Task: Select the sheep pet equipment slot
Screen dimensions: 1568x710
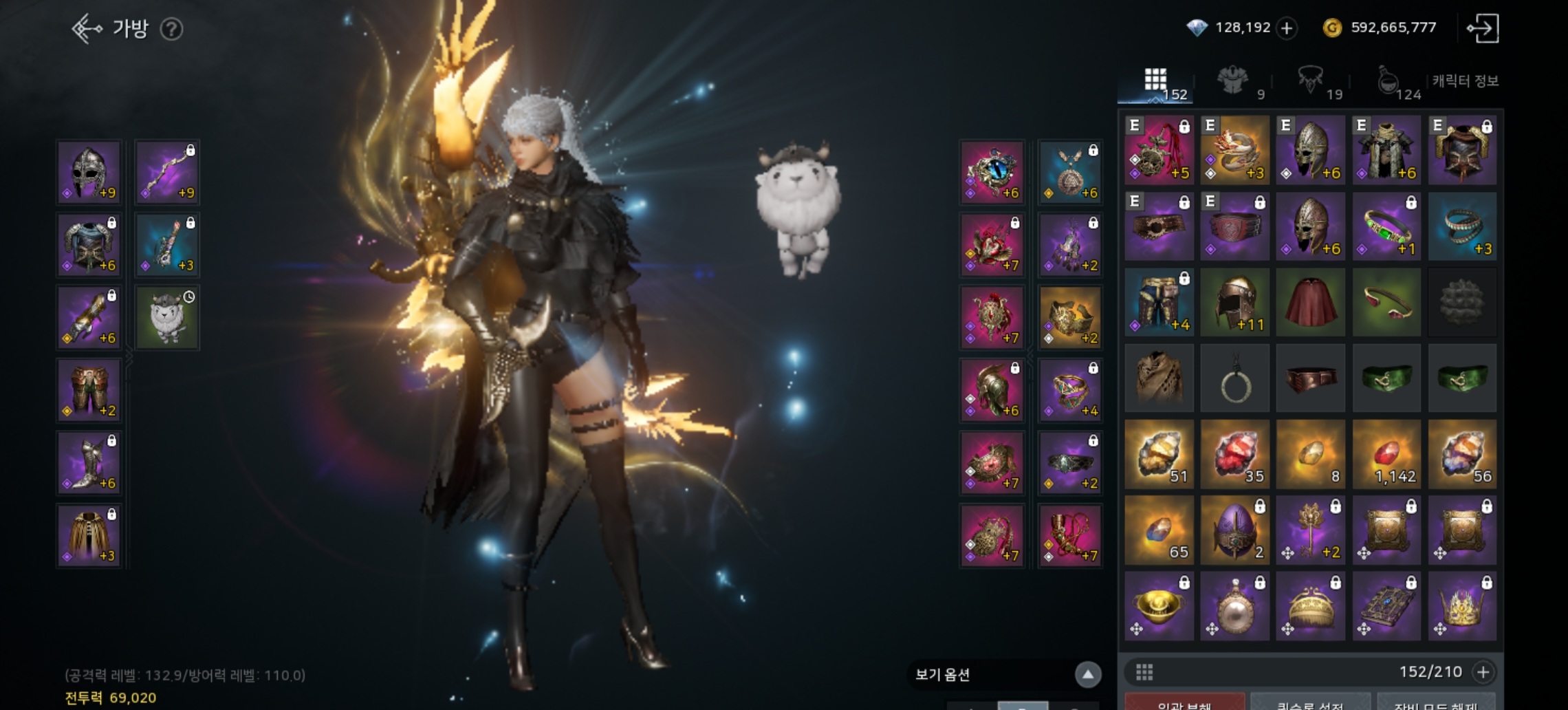Action: pyautogui.click(x=167, y=317)
